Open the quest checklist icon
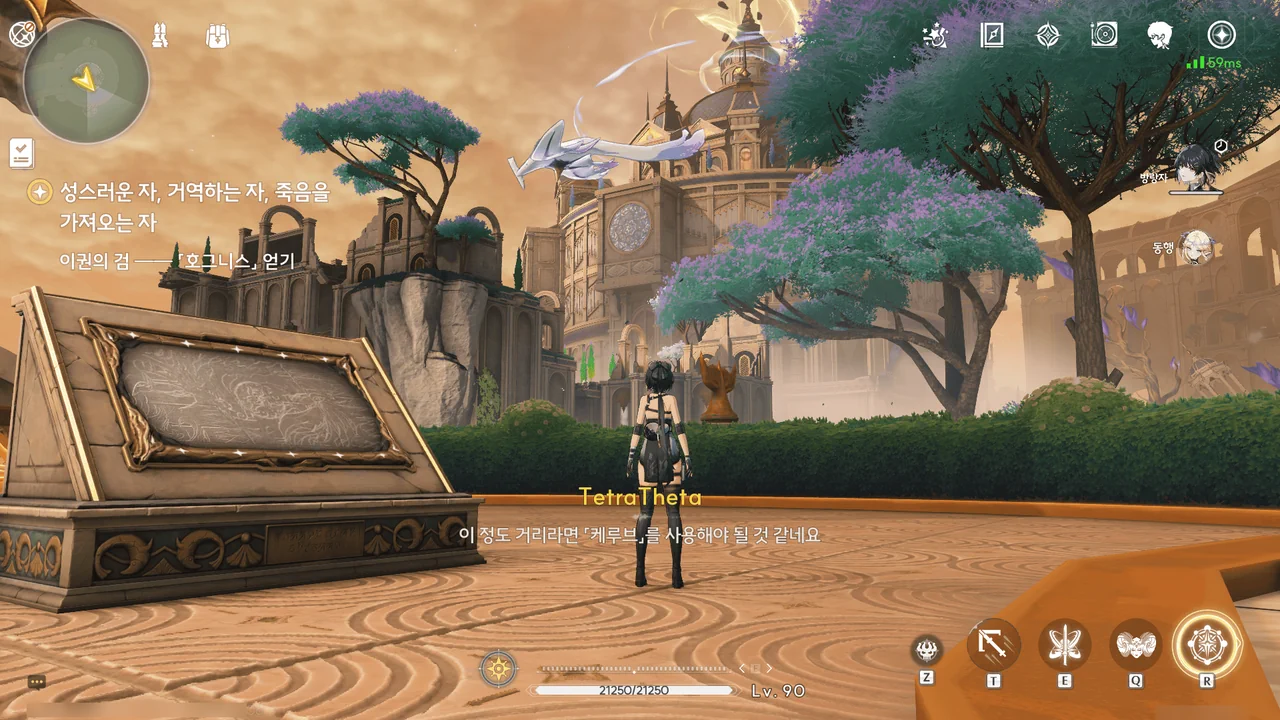1280x720 pixels. [21, 152]
